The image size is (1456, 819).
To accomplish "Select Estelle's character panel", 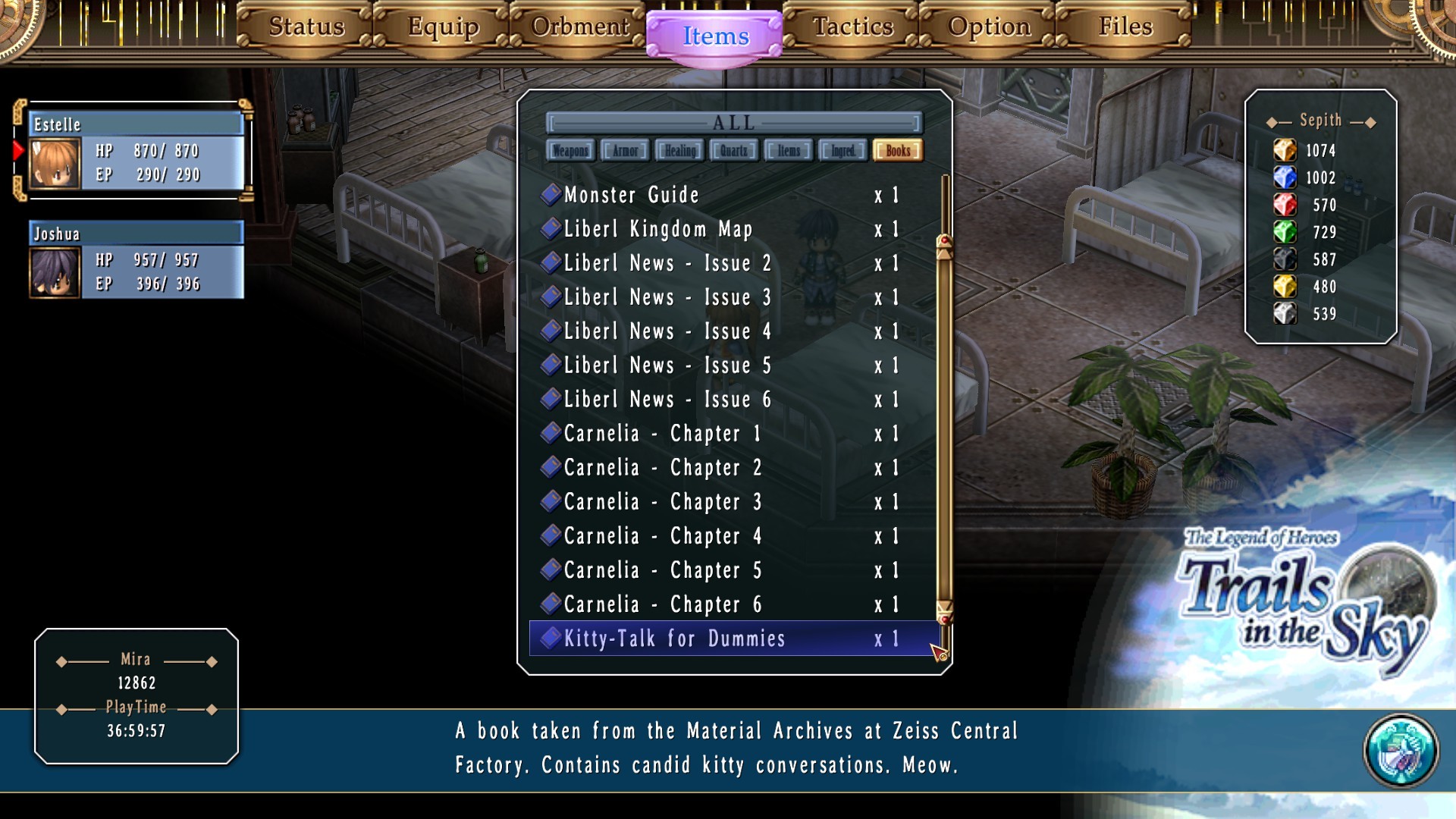I will tap(136, 151).
